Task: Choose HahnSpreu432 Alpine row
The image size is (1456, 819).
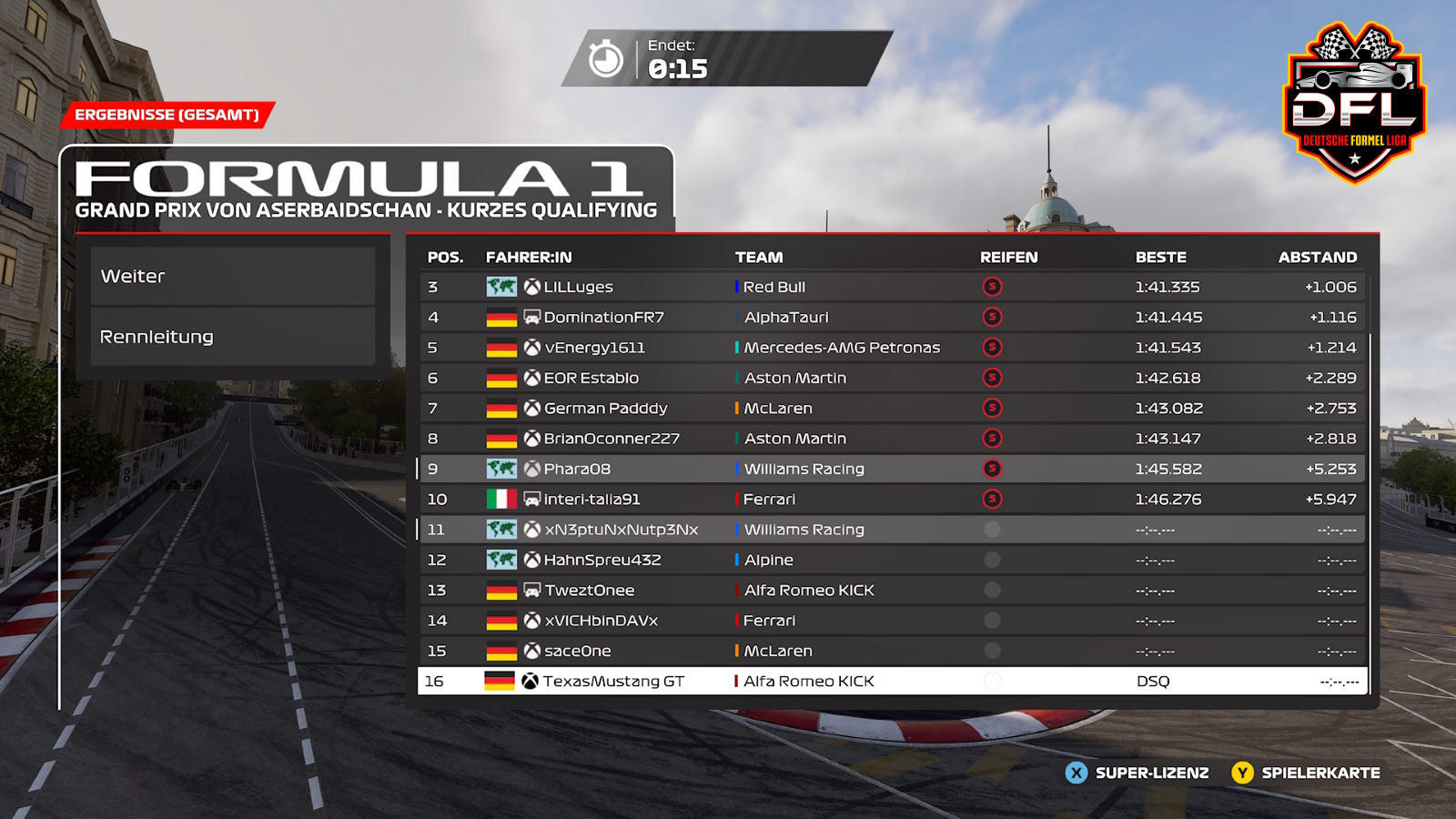Action: [x=892, y=560]
